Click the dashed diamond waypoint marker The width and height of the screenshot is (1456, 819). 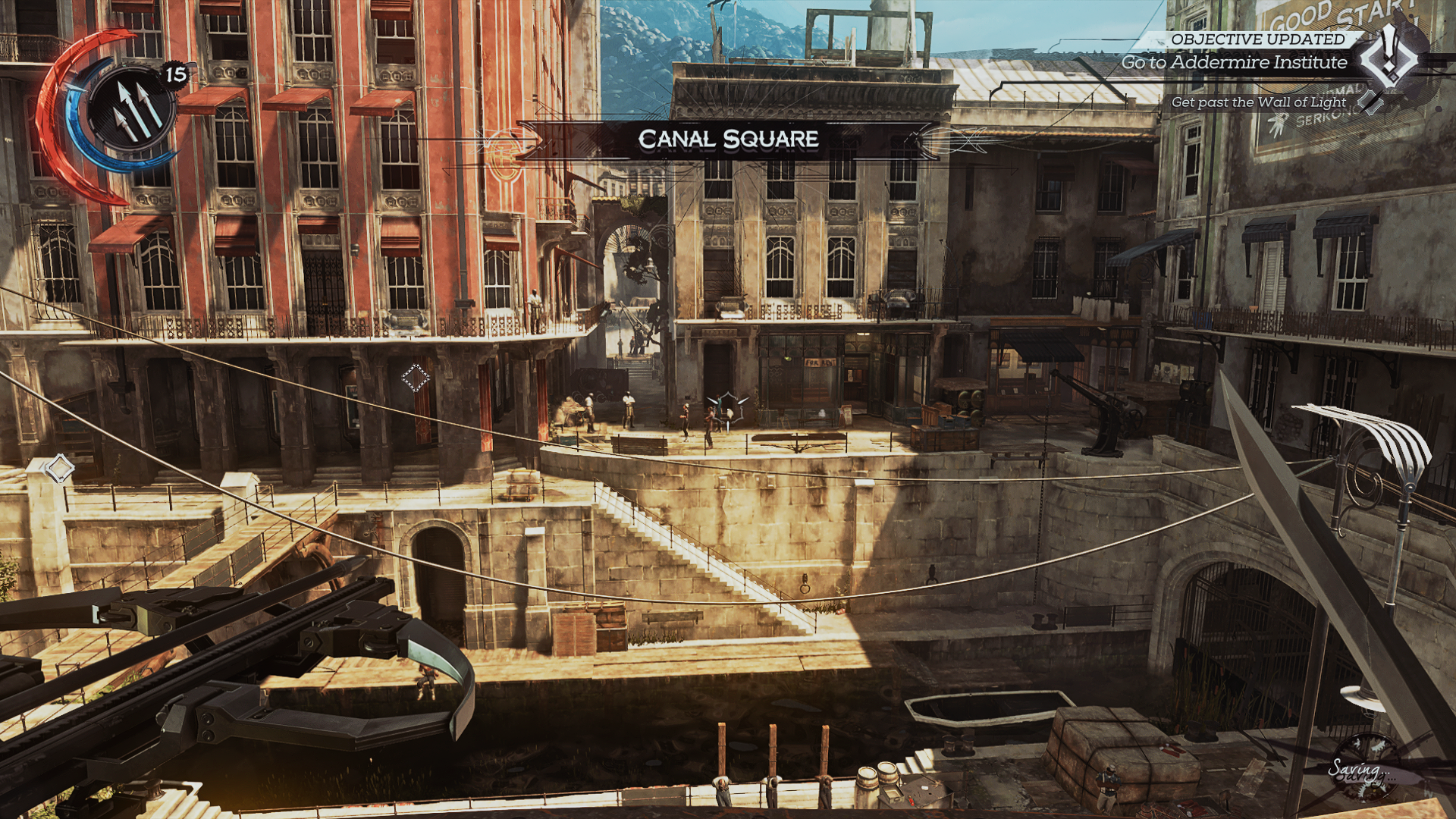point(415,377)
